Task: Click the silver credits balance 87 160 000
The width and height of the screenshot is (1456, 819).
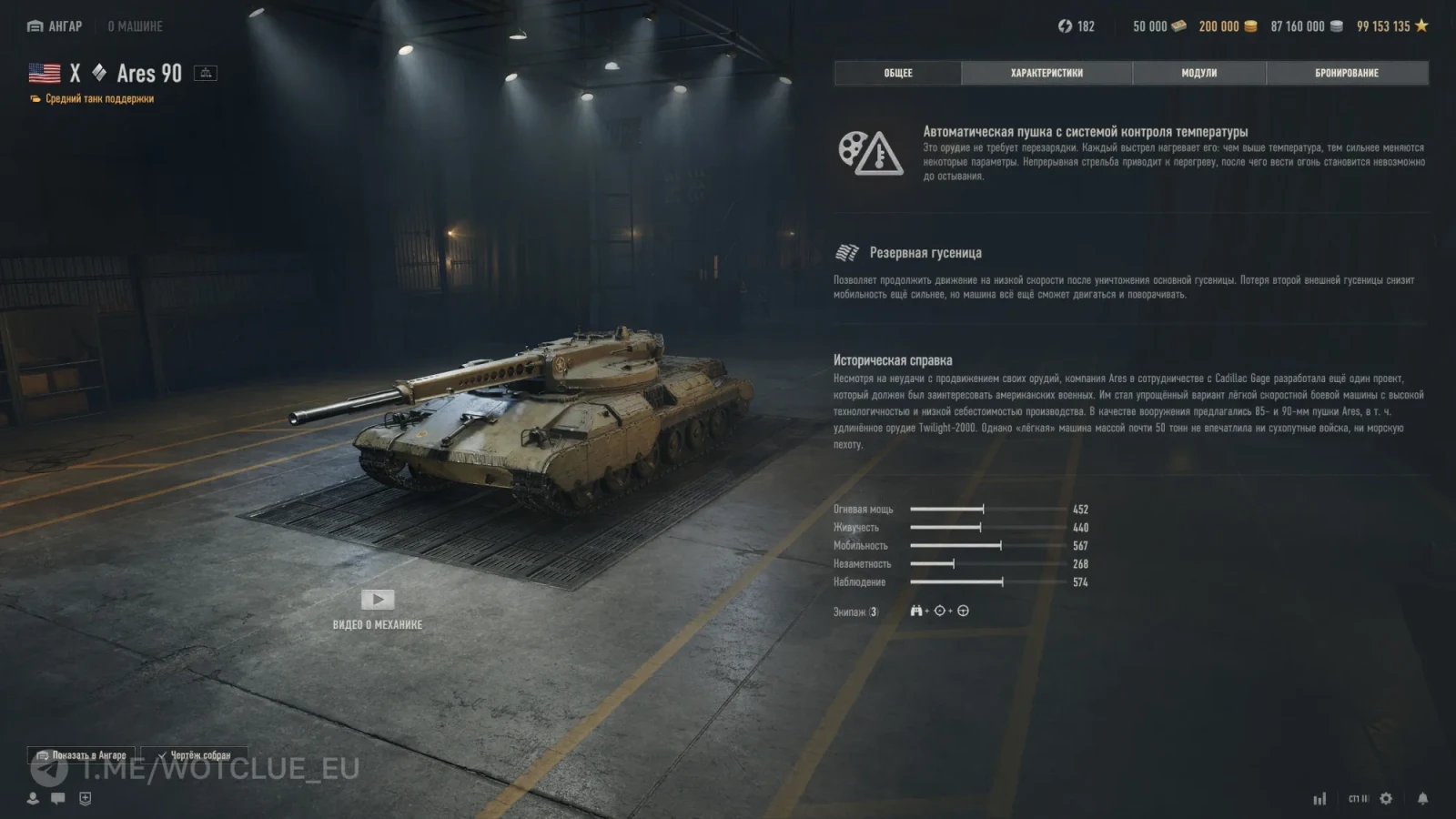Action: (x=1306, y=26)
